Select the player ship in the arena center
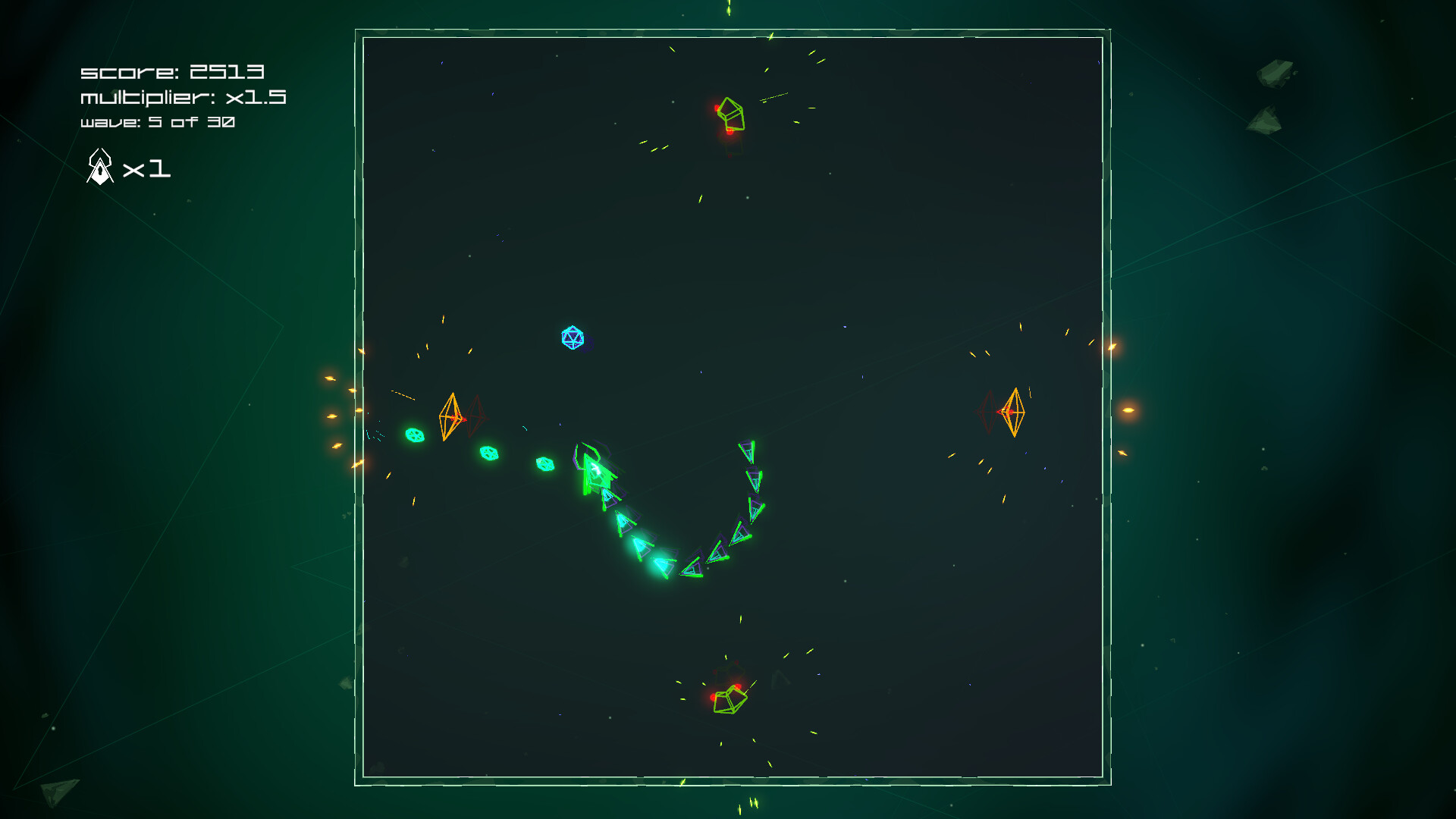The image size is (1456, 819). tap(595, 470)
